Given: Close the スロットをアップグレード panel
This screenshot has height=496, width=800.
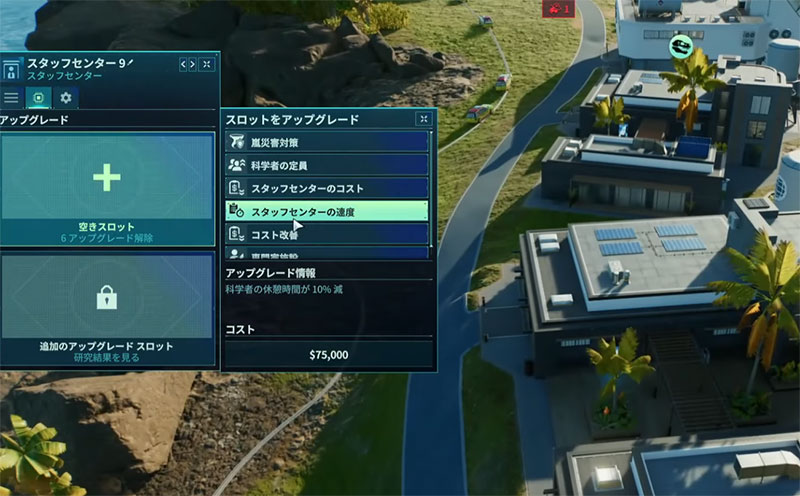Looking at the screenshot, I should [424, 119].
